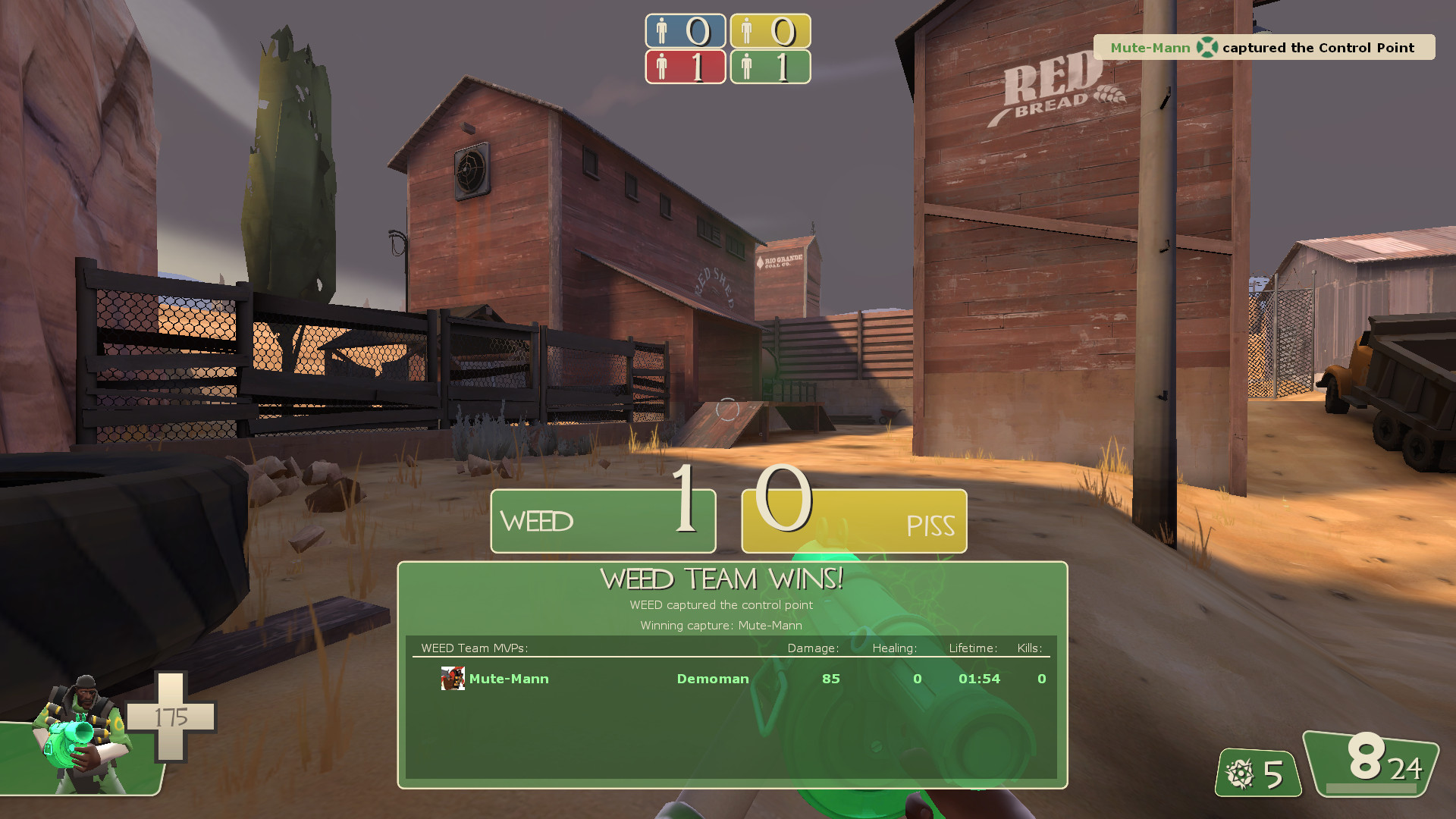Click the WEED TEAM WINS title
The width and height of the screenshot is (1456, 819).
click(720, 577)
